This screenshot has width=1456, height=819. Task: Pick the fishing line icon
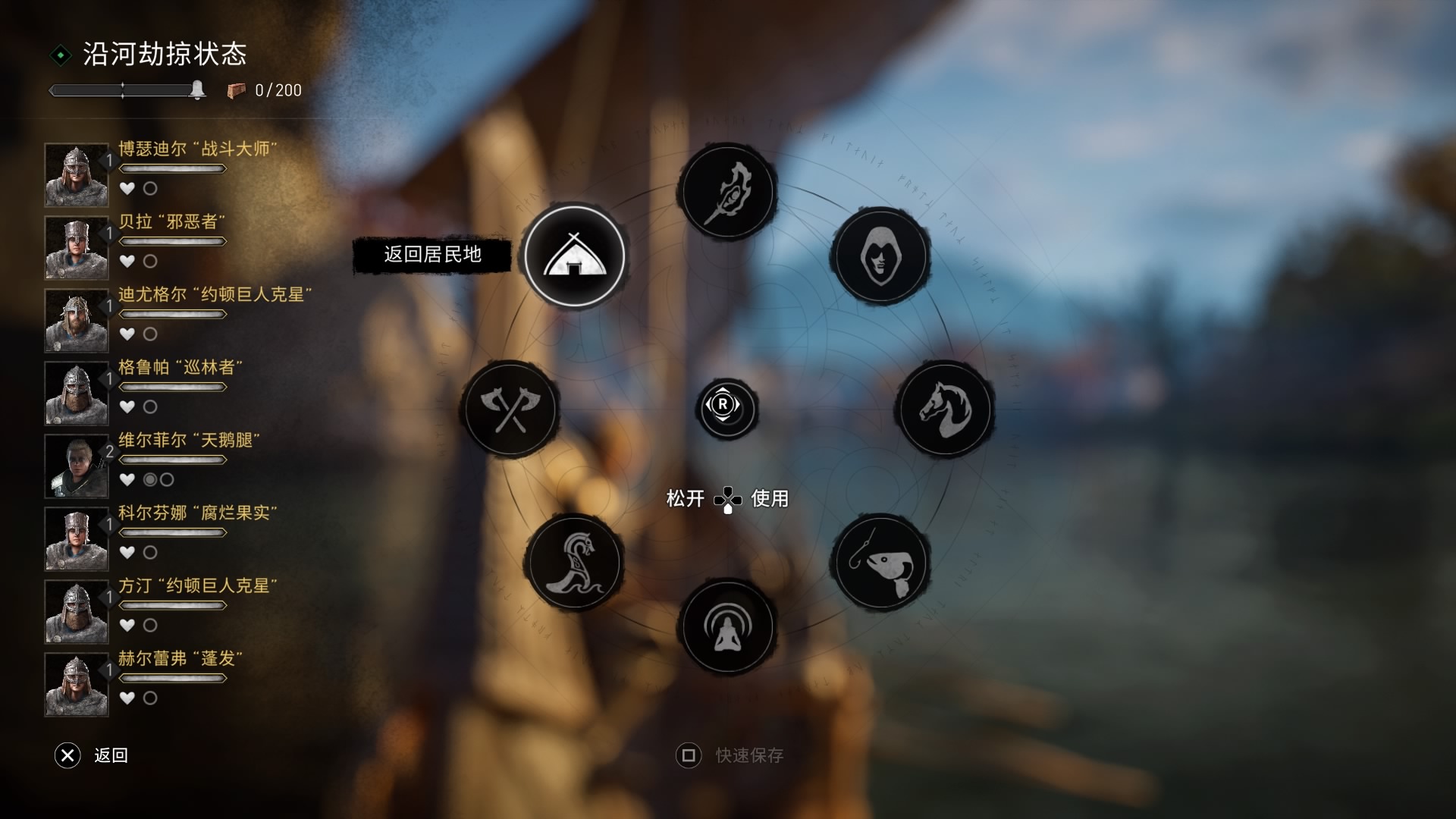(880, 563)
